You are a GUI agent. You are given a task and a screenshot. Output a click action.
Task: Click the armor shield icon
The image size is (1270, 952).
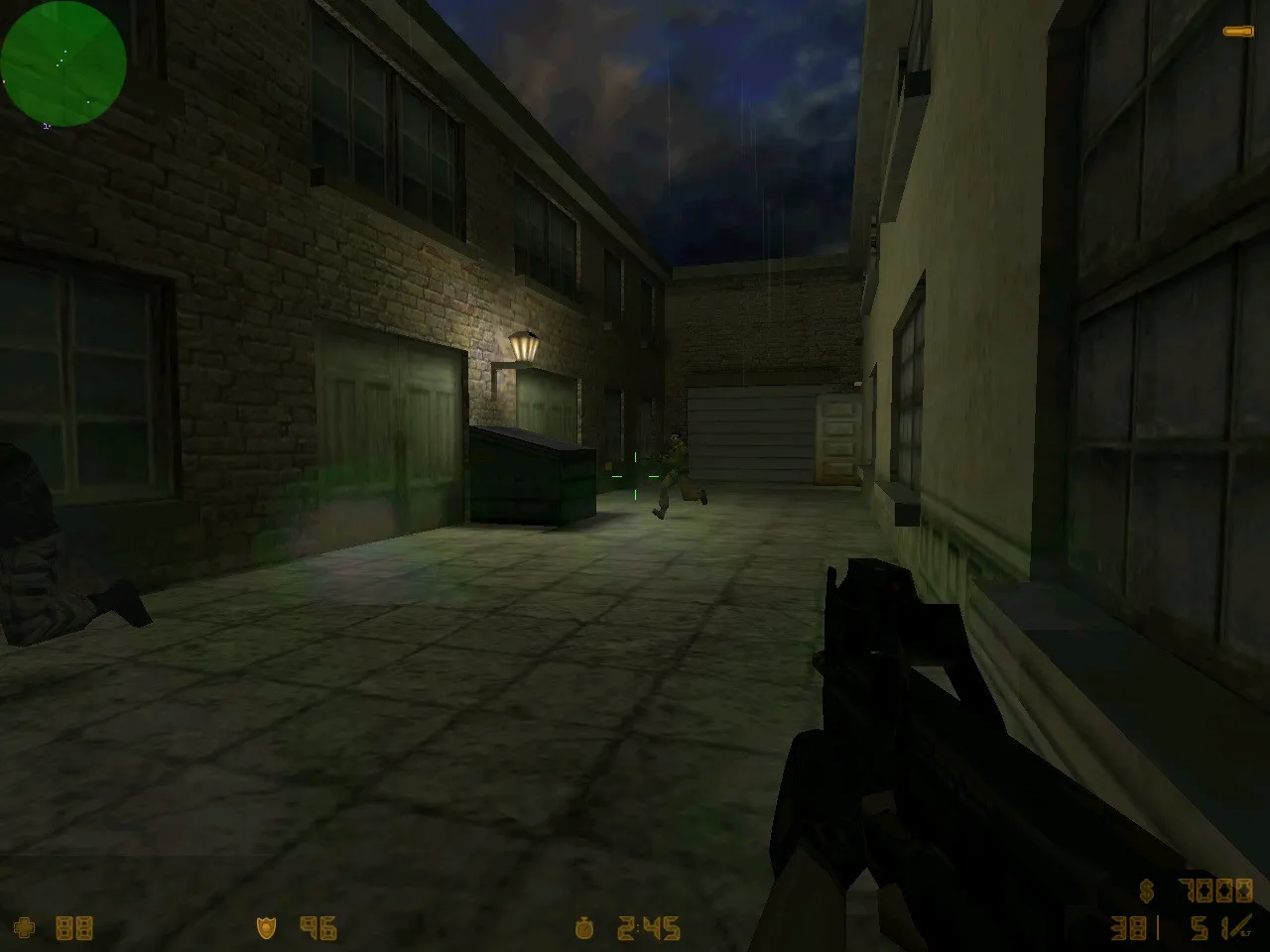[x=266, y=930]
